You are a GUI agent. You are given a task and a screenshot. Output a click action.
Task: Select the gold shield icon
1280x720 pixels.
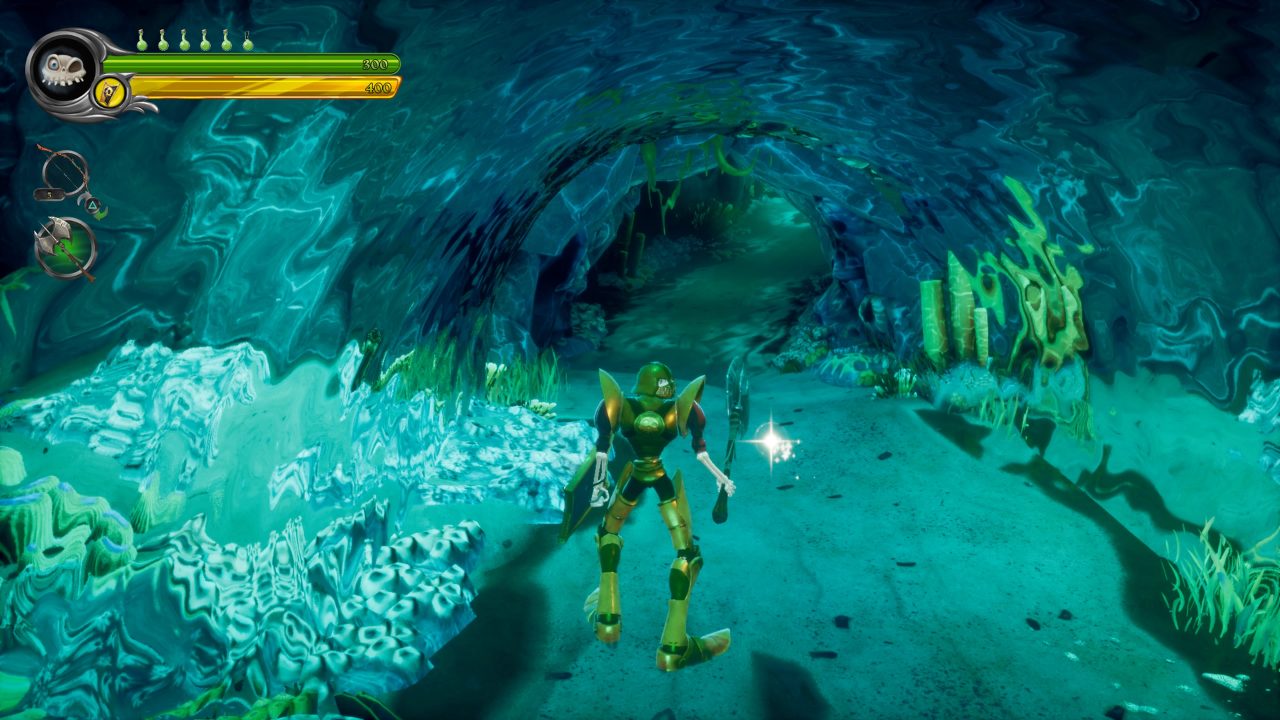click(110, 92)
